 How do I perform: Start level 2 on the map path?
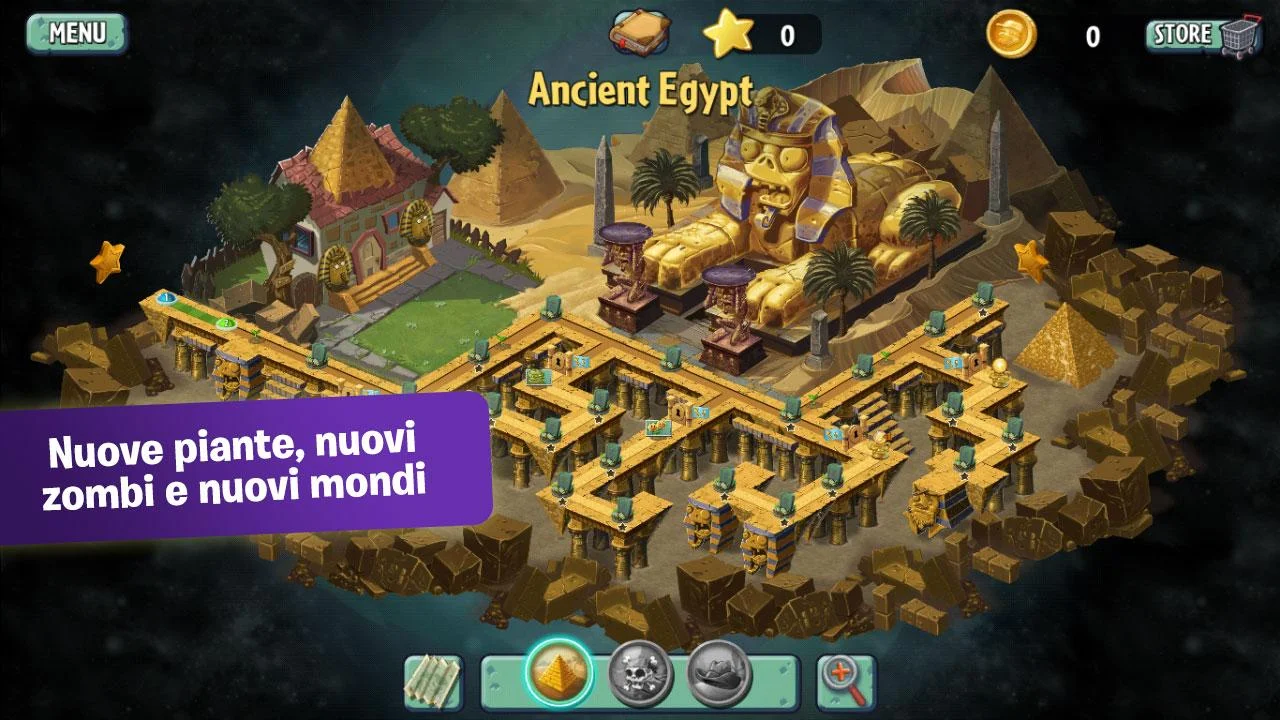[226, 323]
